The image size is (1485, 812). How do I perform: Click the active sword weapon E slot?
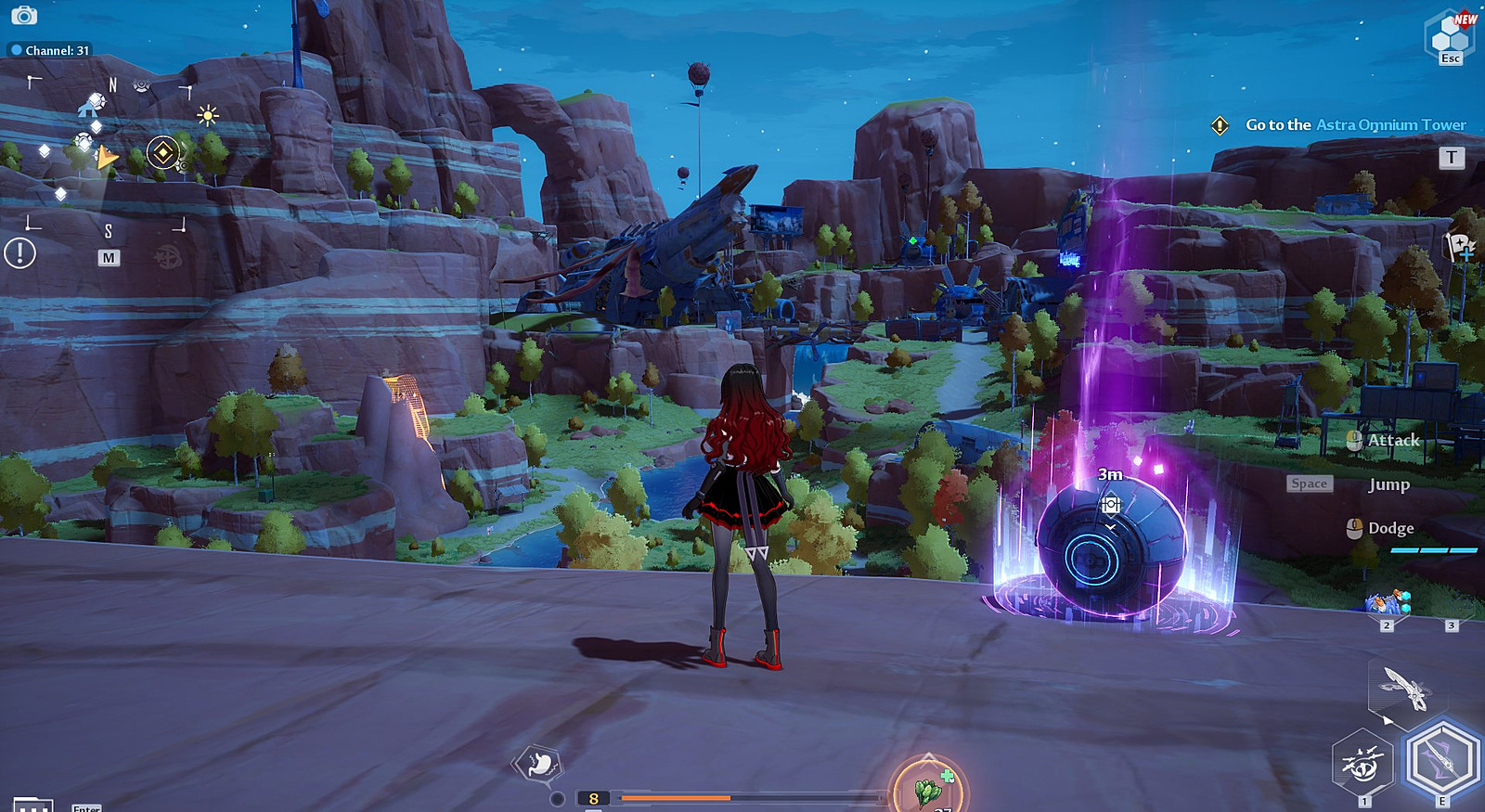click(x=1442, y=761)
